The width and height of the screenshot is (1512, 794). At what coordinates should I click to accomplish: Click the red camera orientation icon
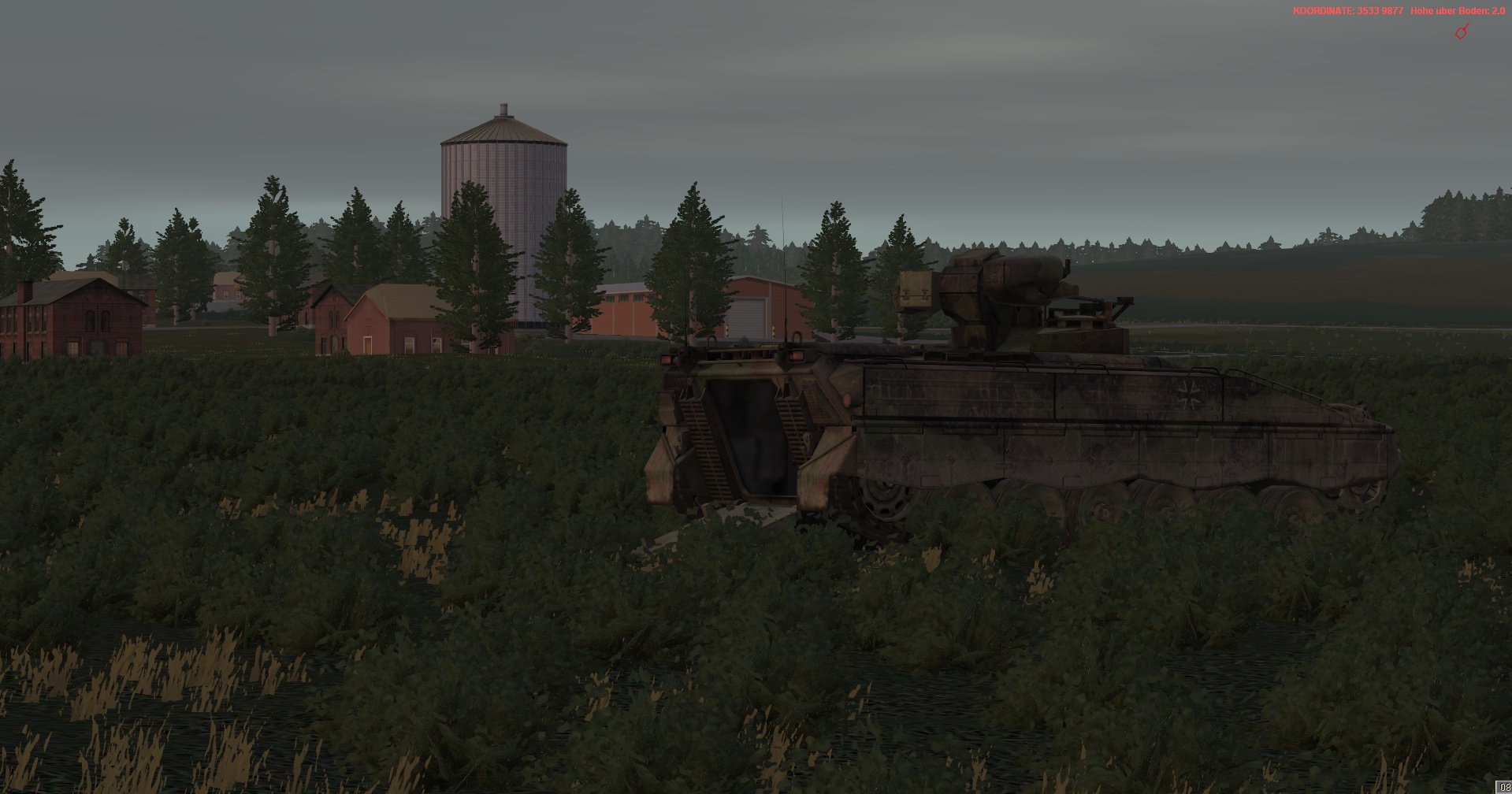tap(1462, 32)
